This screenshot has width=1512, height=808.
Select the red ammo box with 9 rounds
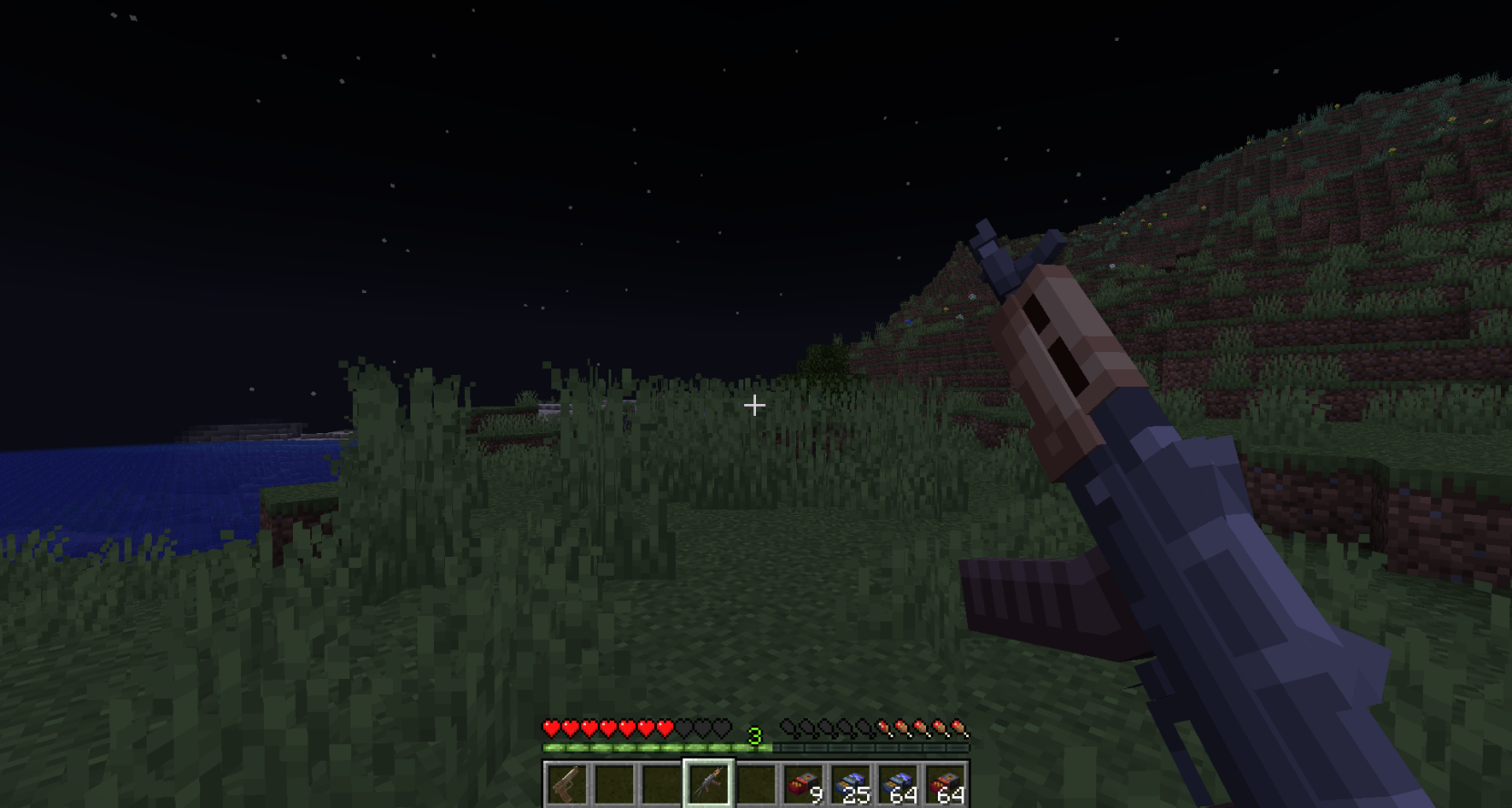(804, 783)
